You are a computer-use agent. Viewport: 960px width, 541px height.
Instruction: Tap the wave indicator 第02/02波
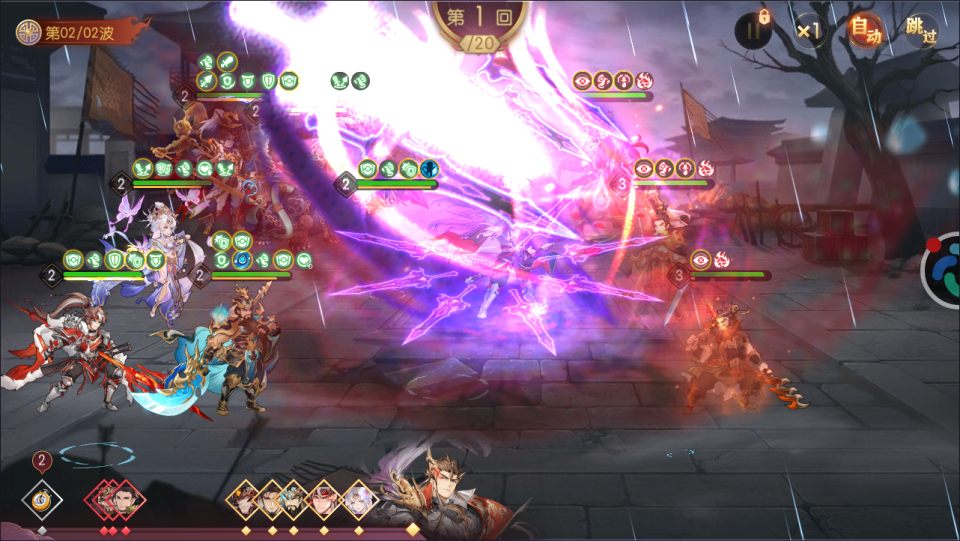click(82, 32)
